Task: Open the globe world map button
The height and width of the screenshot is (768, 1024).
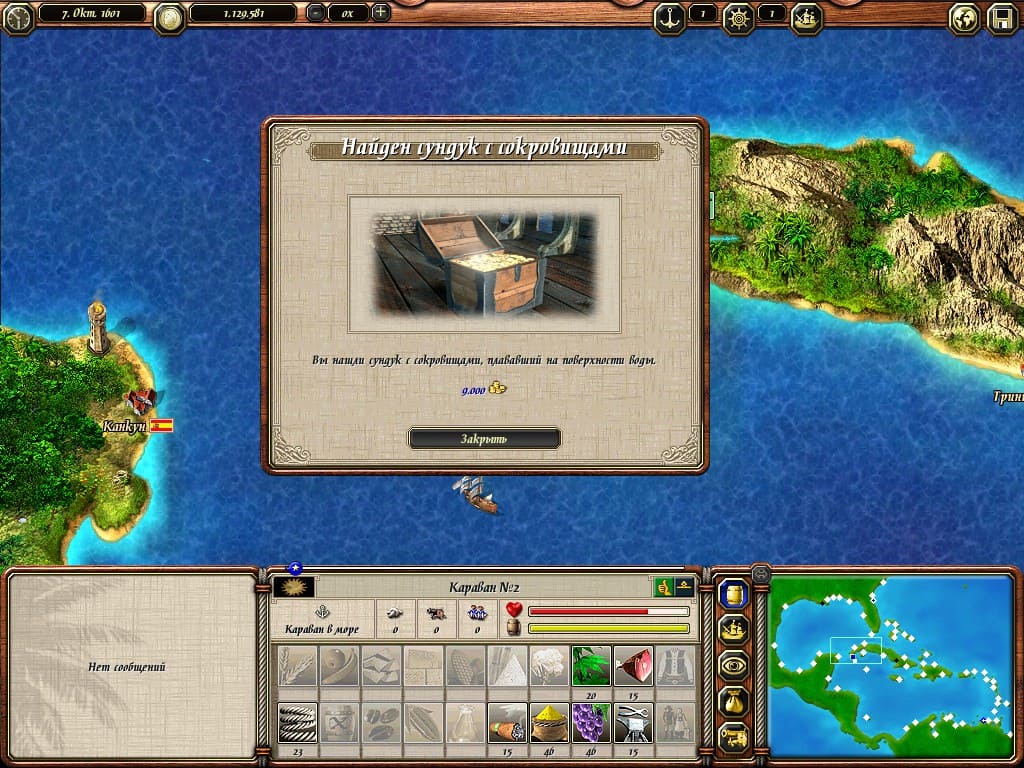Action: (x=964, y=18)
